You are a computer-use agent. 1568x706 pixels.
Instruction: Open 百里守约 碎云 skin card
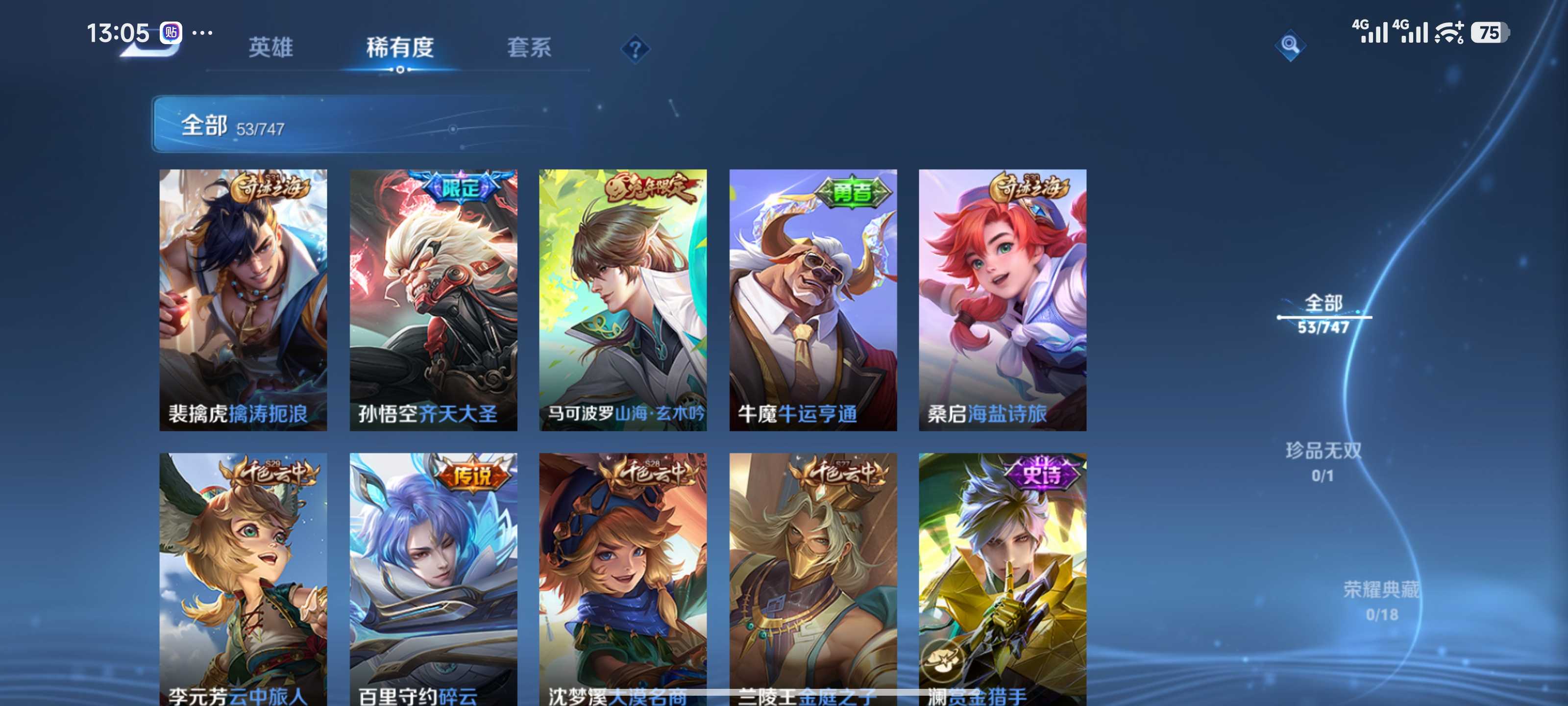(x=433, y=579)
